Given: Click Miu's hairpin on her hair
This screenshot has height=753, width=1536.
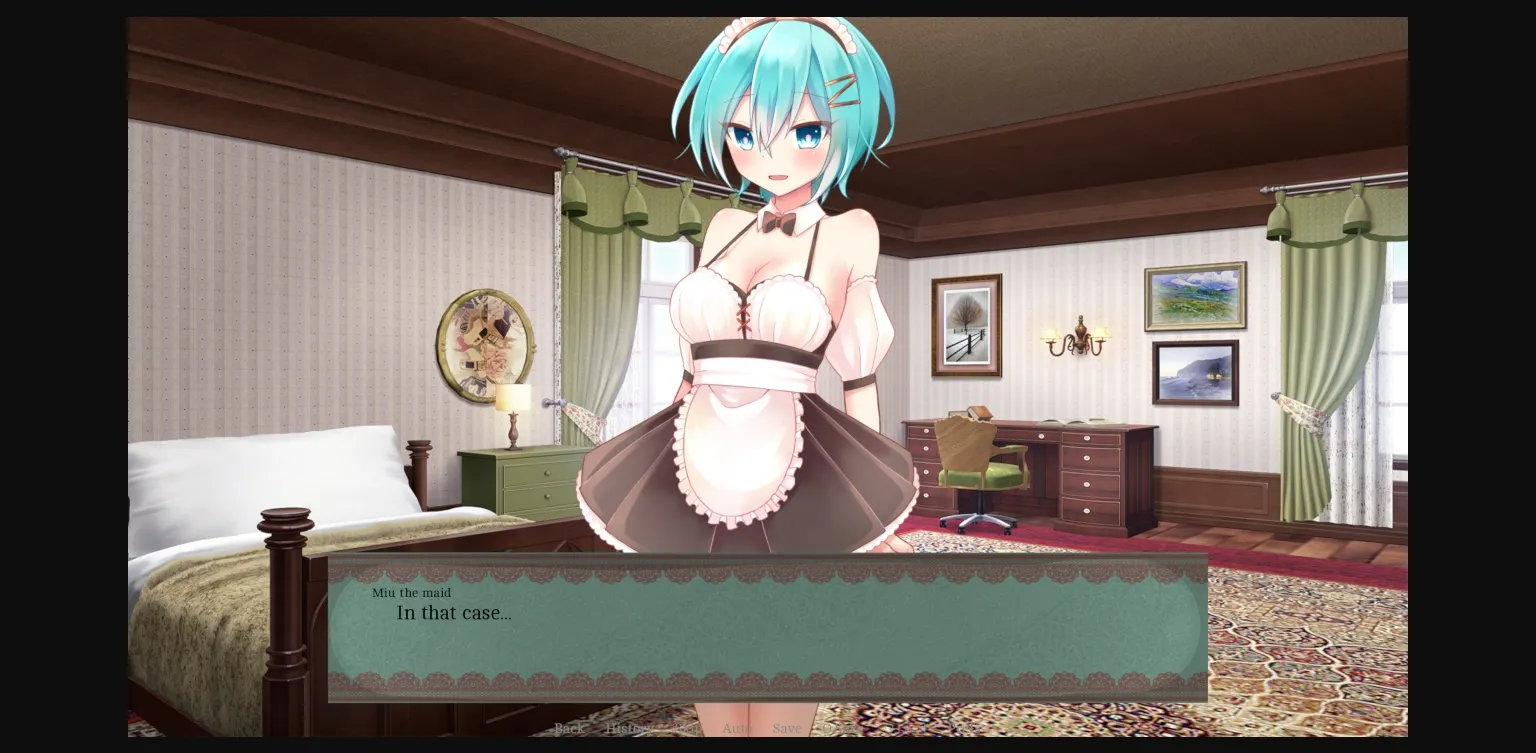Looking at the screenshot, I should point(843,93).
